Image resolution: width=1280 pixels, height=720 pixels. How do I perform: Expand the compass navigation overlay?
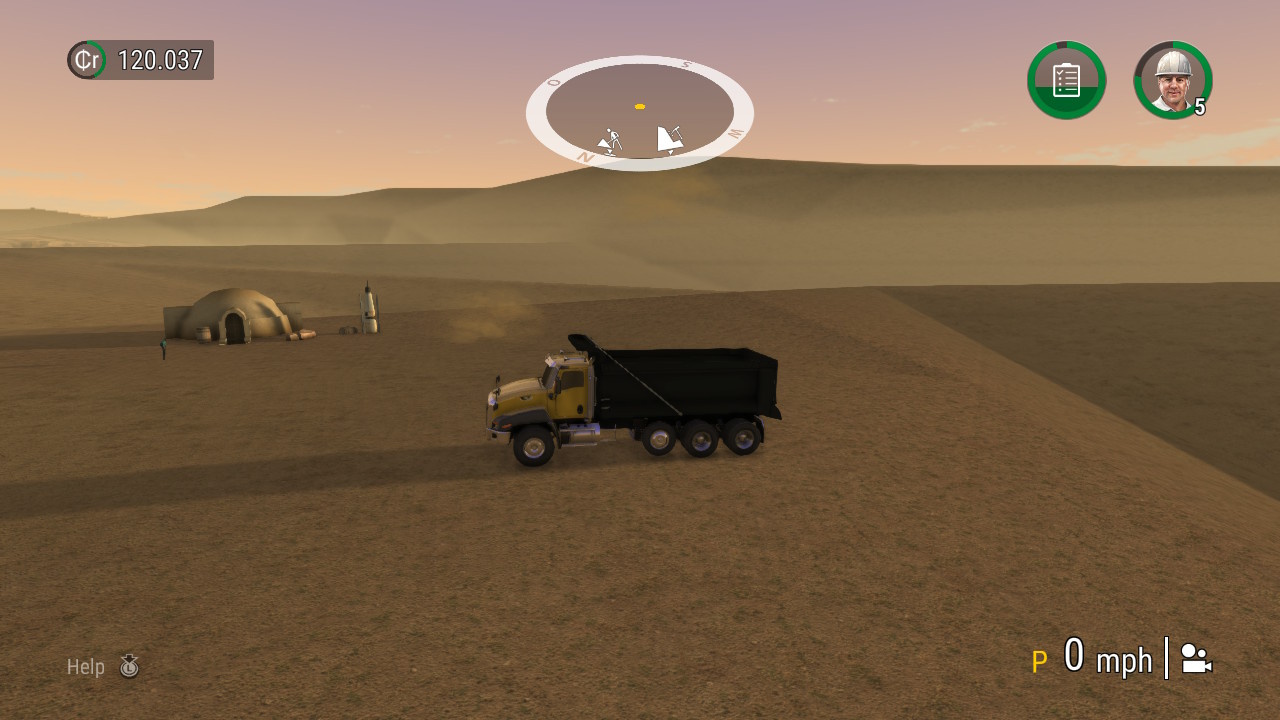pos(639,112)
